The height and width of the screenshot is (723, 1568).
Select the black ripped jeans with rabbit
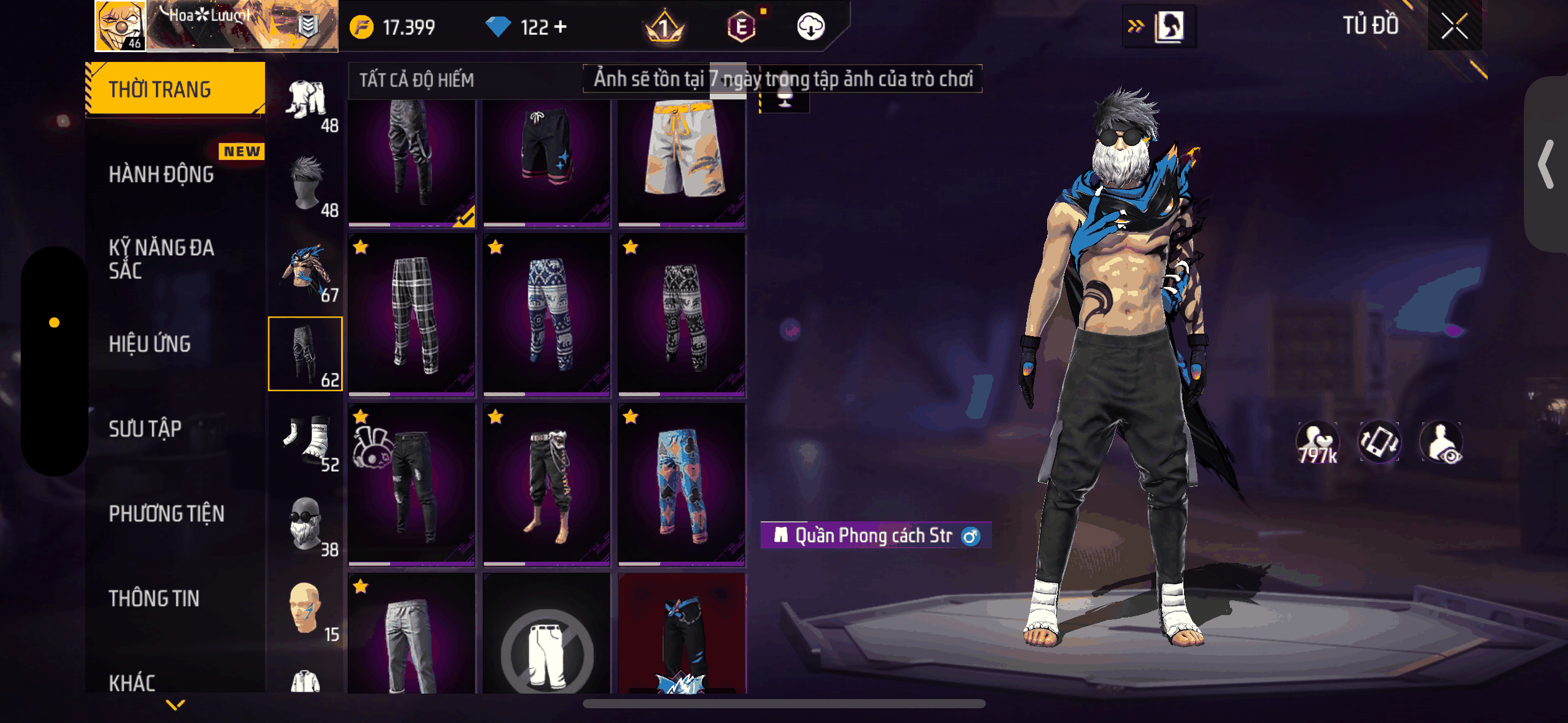tap(412, 484)
